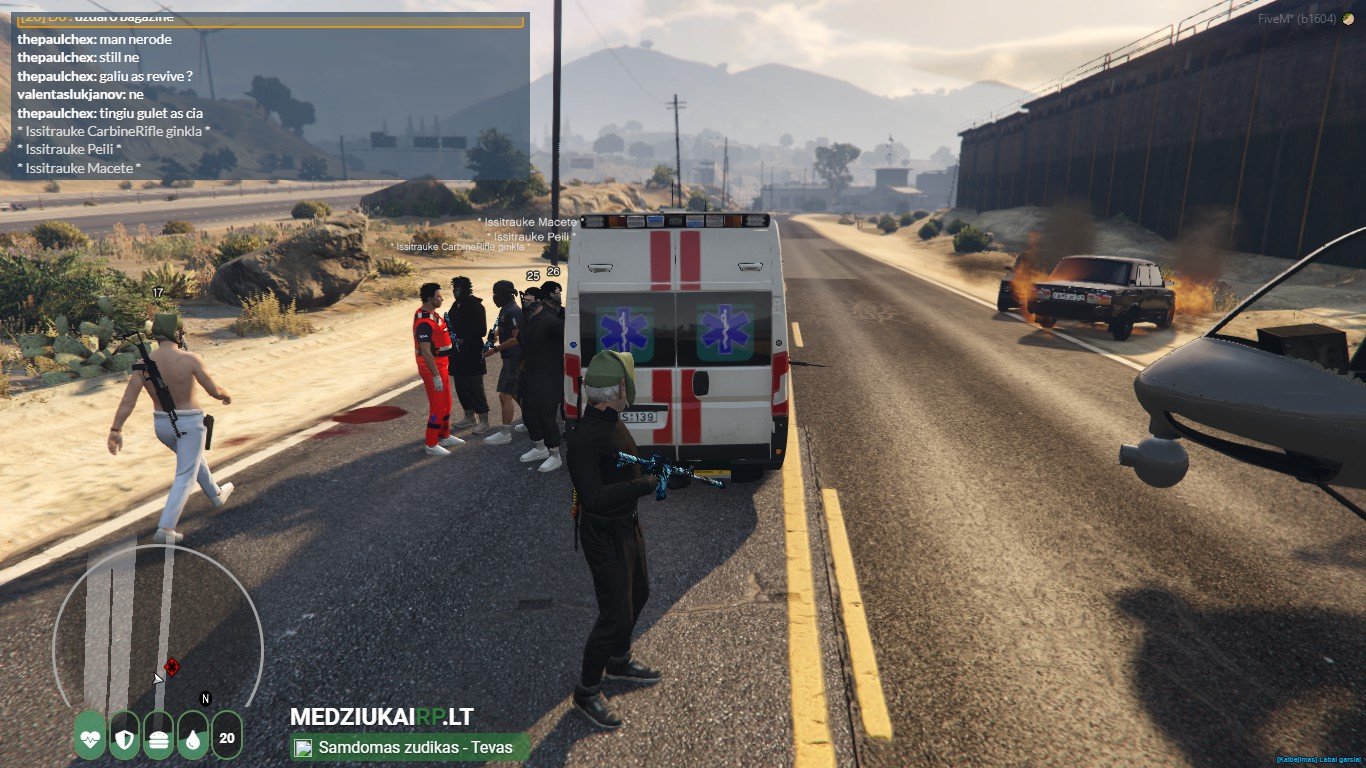Click the burger hunger status icon

(158, 735)
